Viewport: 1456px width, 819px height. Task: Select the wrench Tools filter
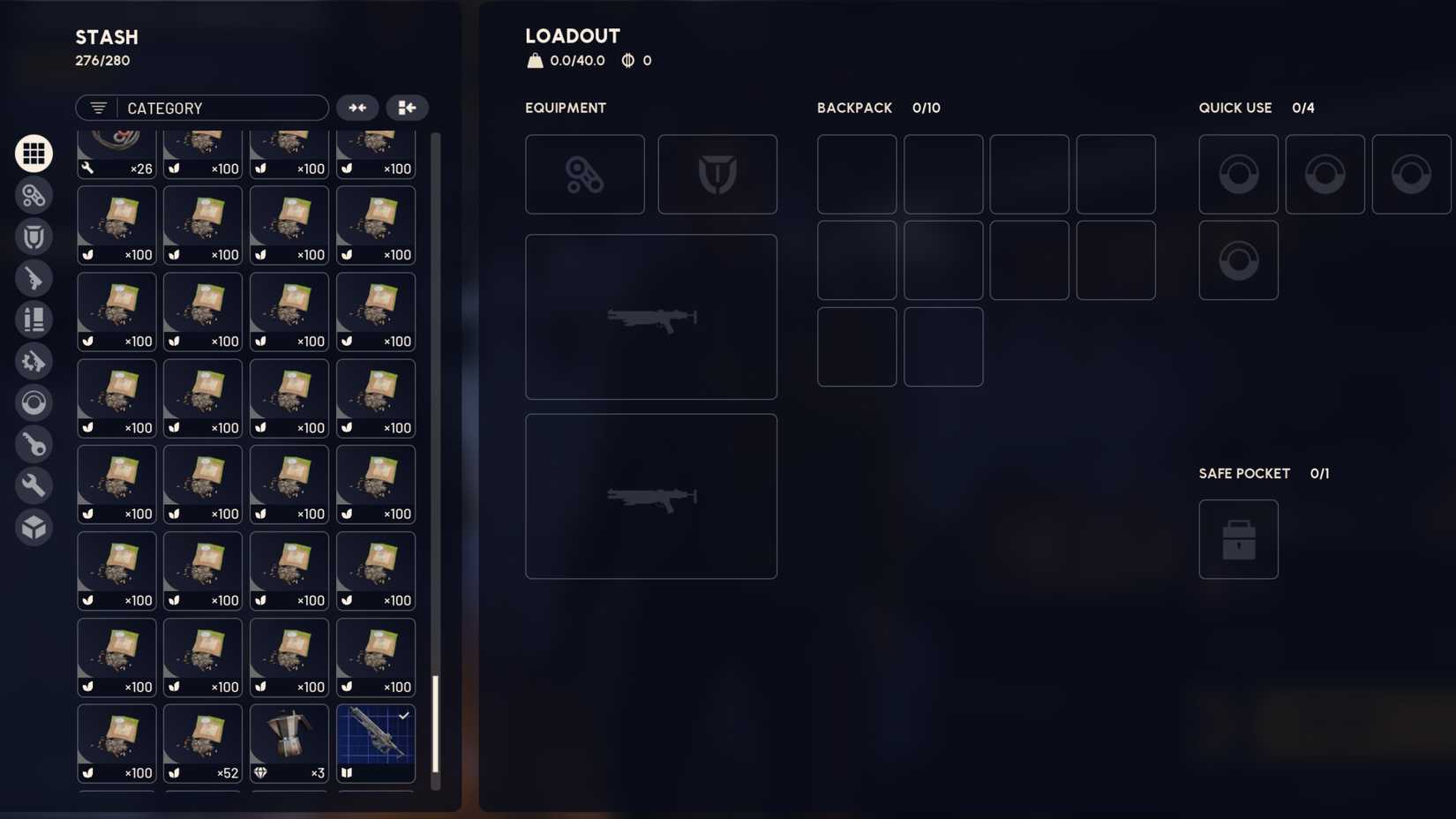[34, 485]
